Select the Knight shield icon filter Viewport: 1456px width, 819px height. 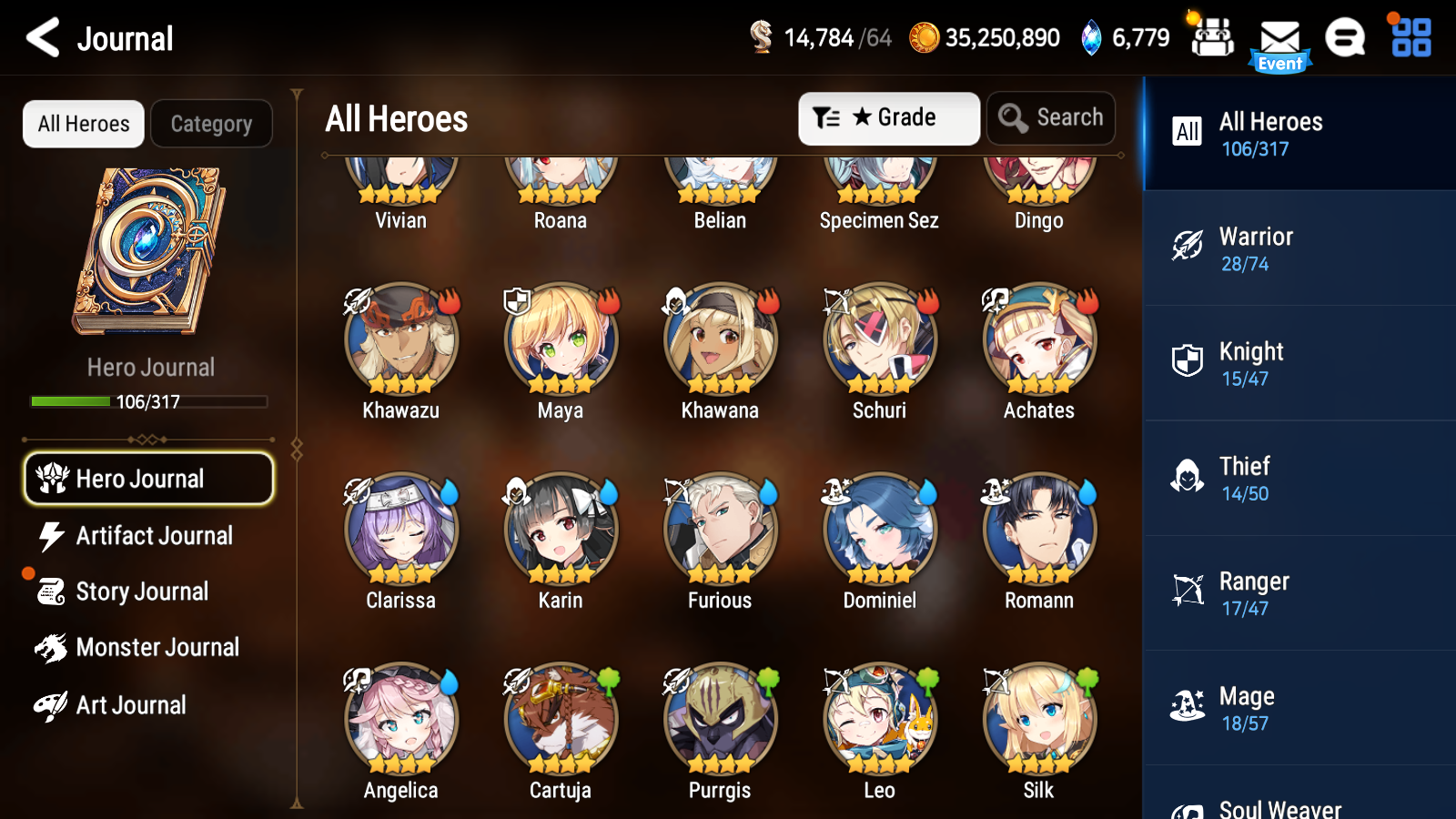(x=1188, y=363)
